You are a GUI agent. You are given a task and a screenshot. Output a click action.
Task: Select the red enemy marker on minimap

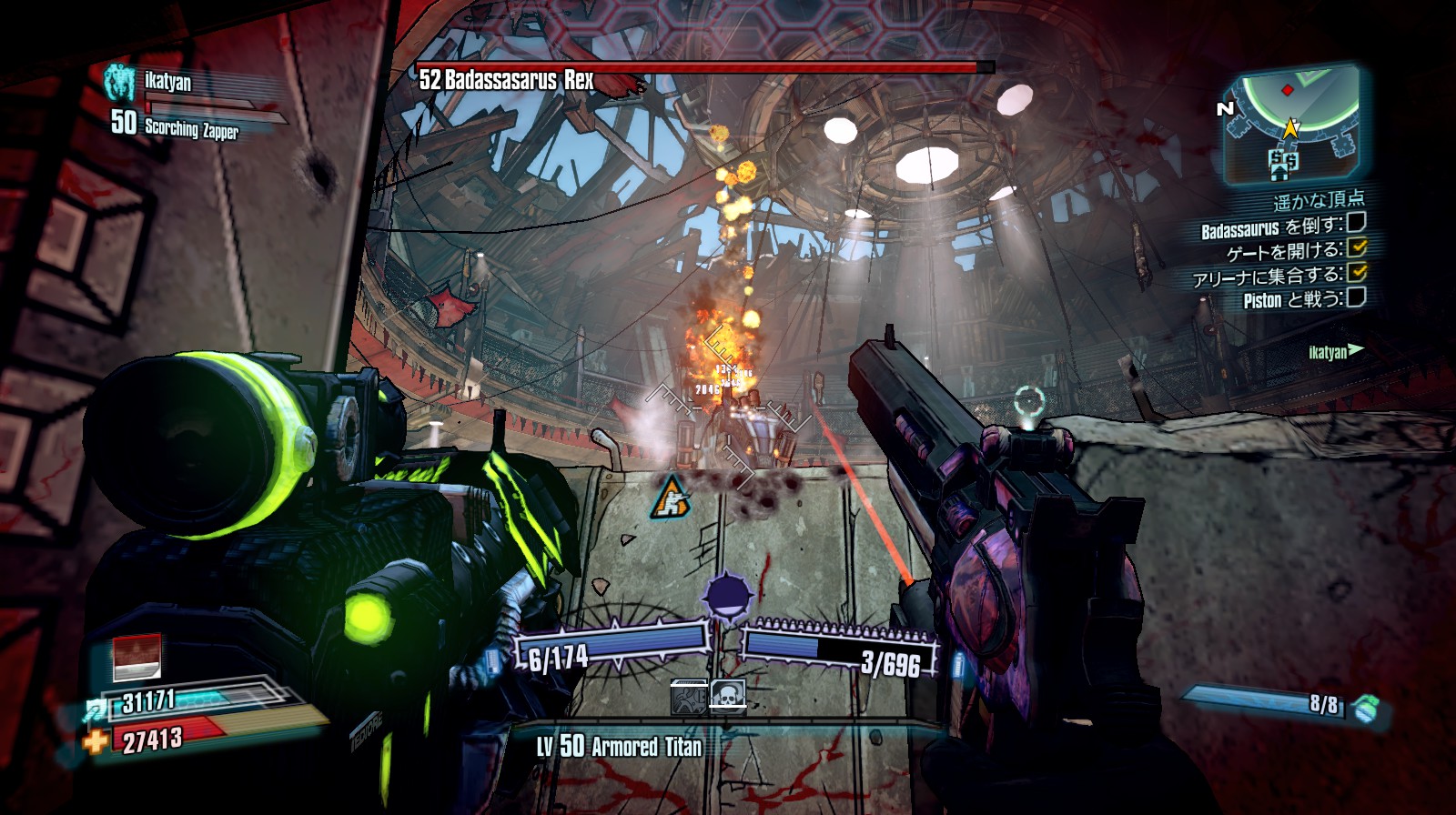click(x=1287, y=90)
